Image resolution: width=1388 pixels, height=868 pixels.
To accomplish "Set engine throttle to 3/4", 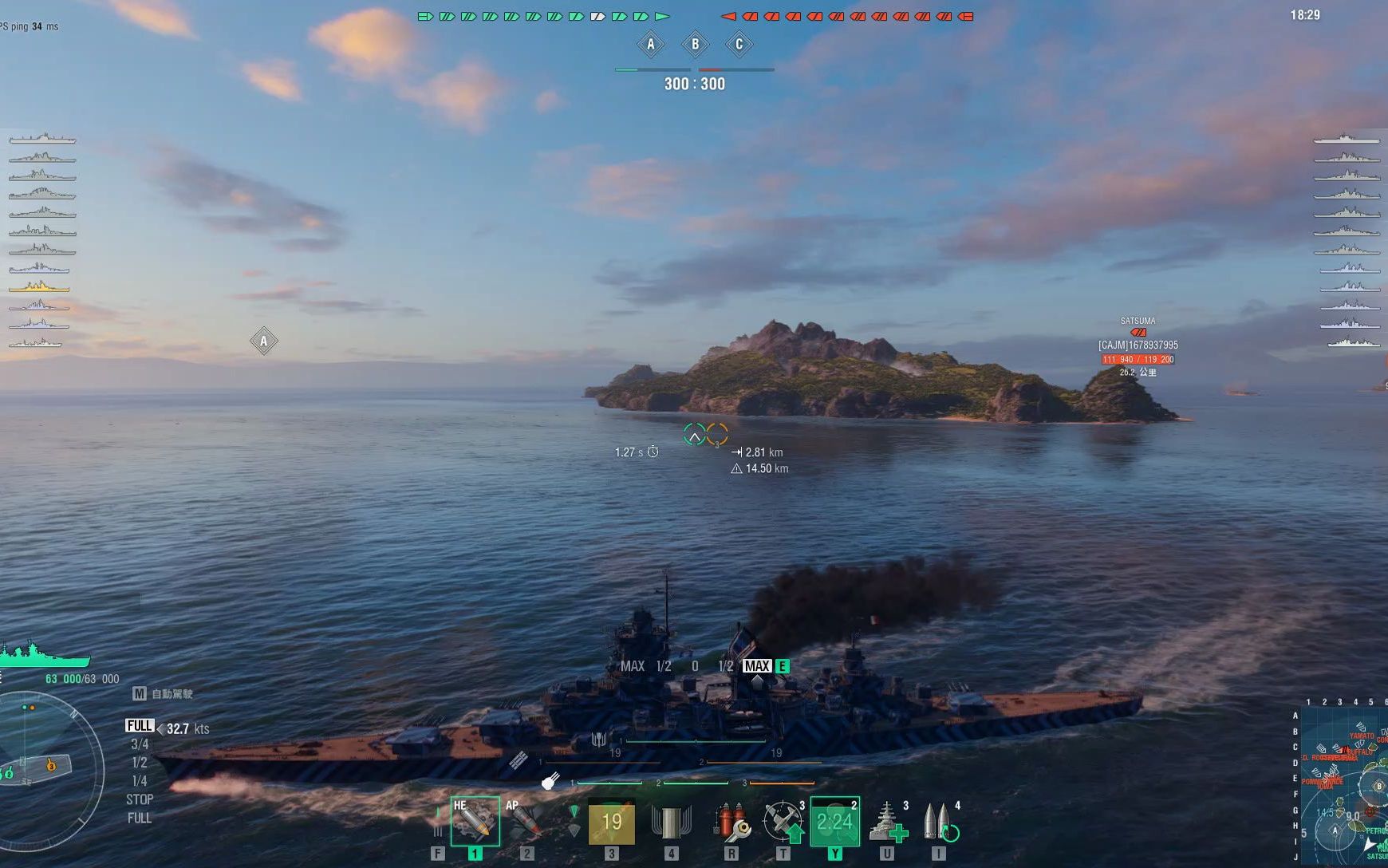I will tap(140, 744).
